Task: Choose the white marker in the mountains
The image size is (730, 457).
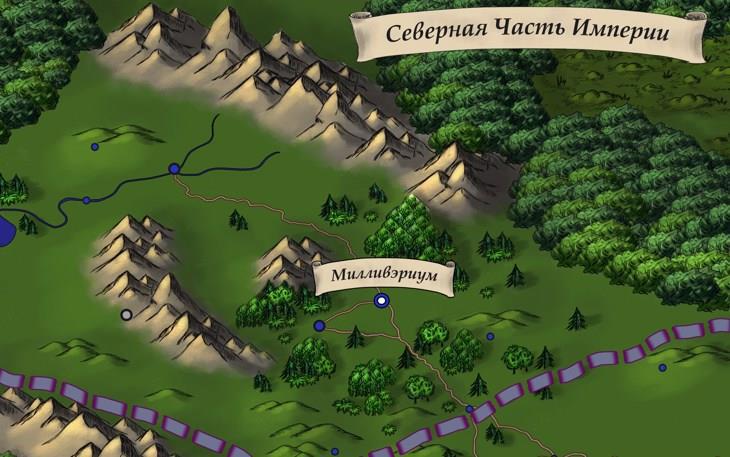Action: [126, 314]
